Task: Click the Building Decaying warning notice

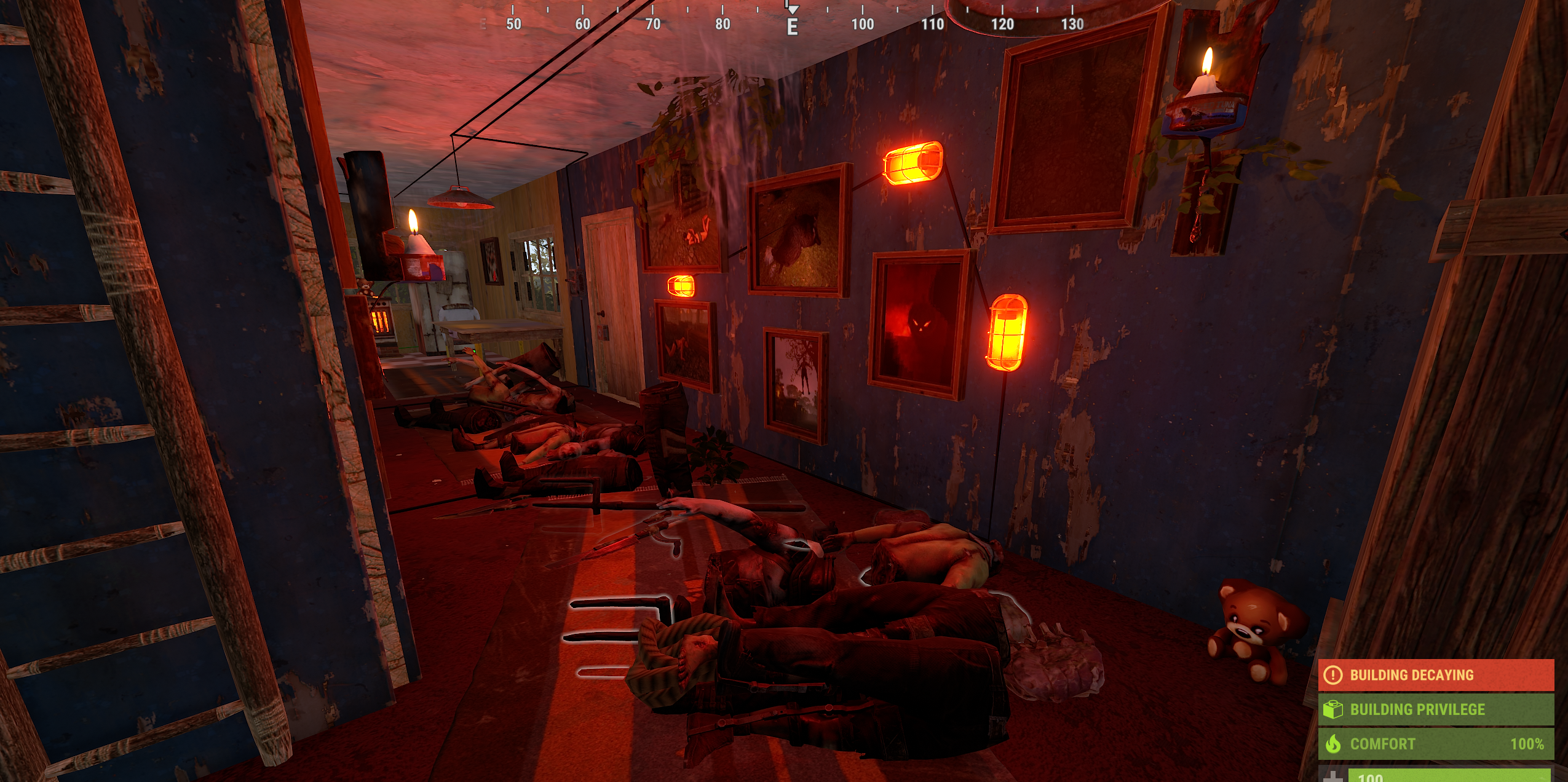Action: pos(1435,675)
